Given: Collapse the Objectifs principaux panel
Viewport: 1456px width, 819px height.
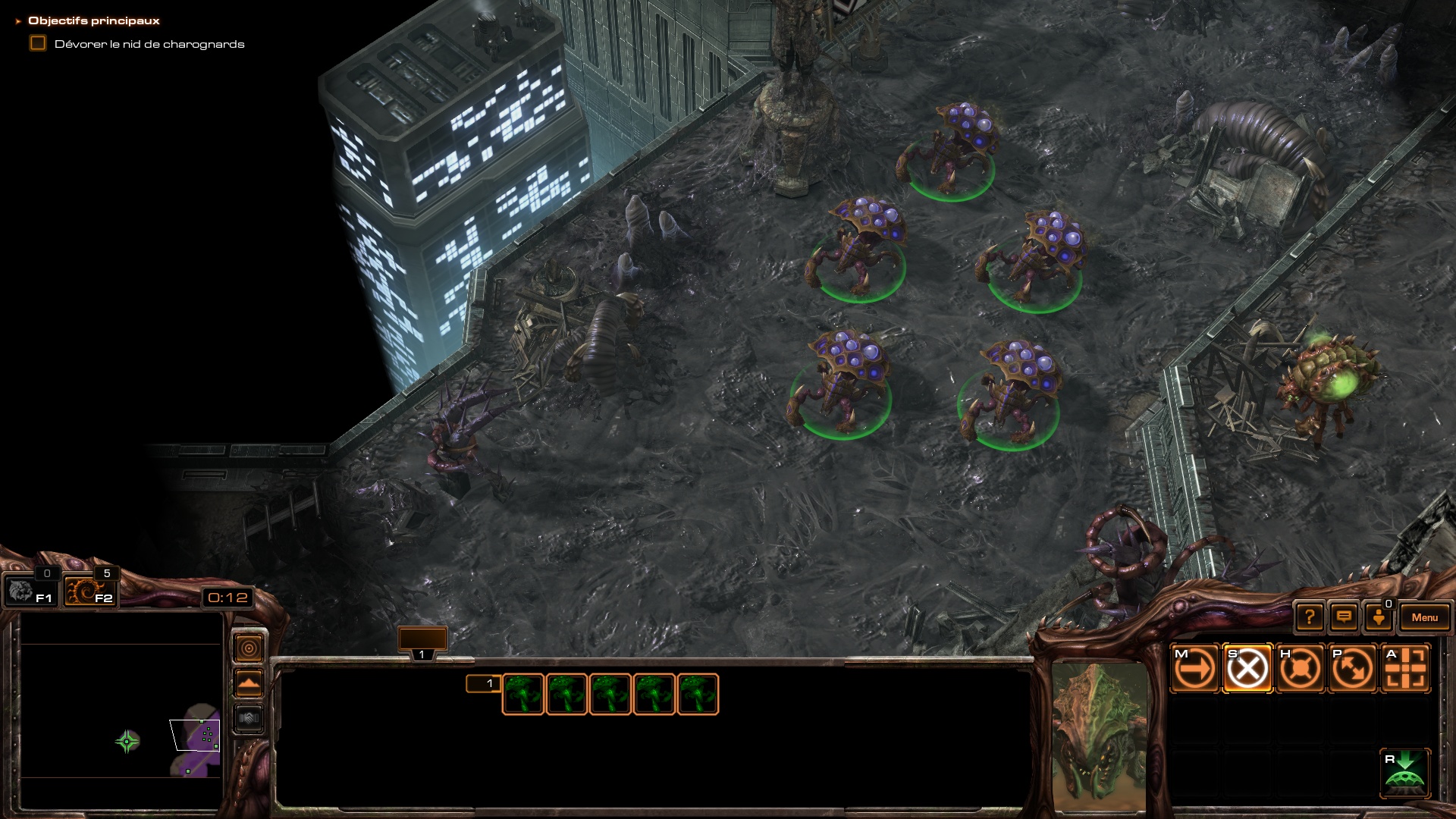Looking at the screenshot, I should pyautogui.click(x=18, y=21).
